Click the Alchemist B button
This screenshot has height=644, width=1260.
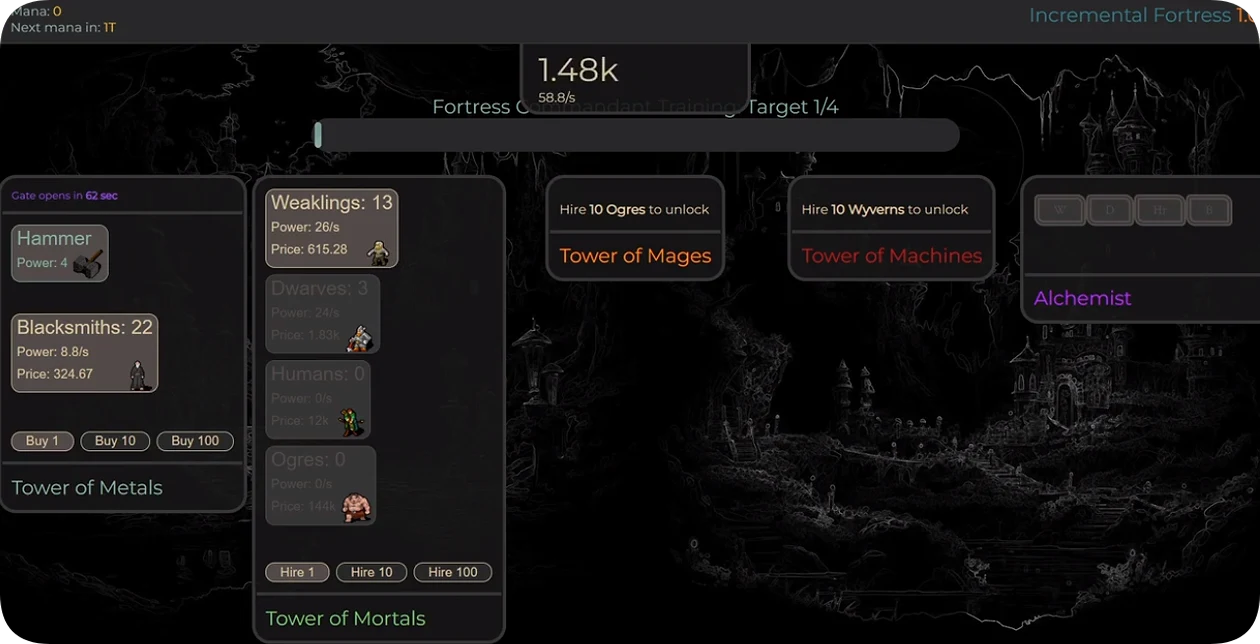coord(1208,210)
